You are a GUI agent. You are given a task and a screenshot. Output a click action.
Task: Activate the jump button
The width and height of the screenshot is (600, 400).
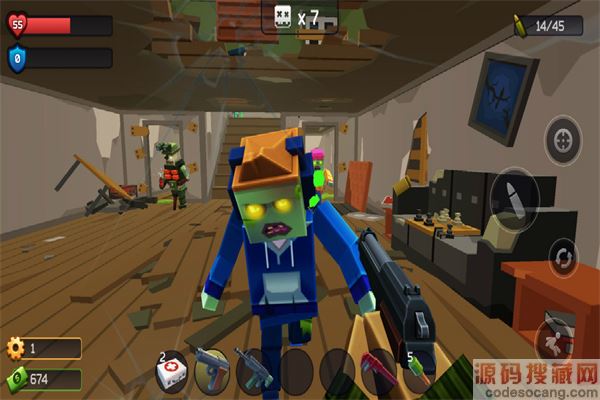556,338
